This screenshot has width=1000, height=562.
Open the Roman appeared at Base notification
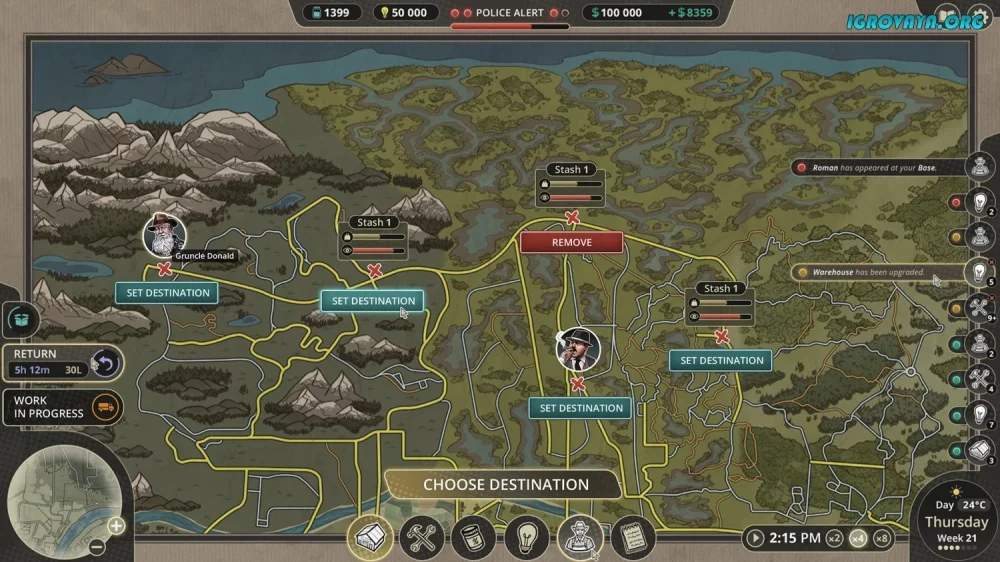point(874,168)
